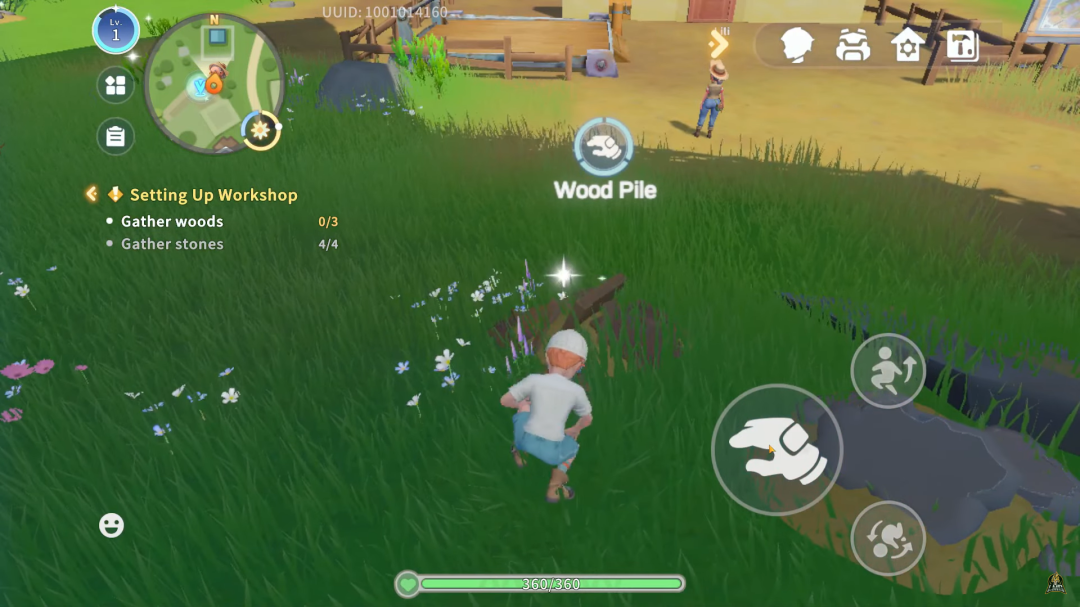Tap the Wood Pile gather prompt icon
The image size is (1080, 607).
coord(604,148)
